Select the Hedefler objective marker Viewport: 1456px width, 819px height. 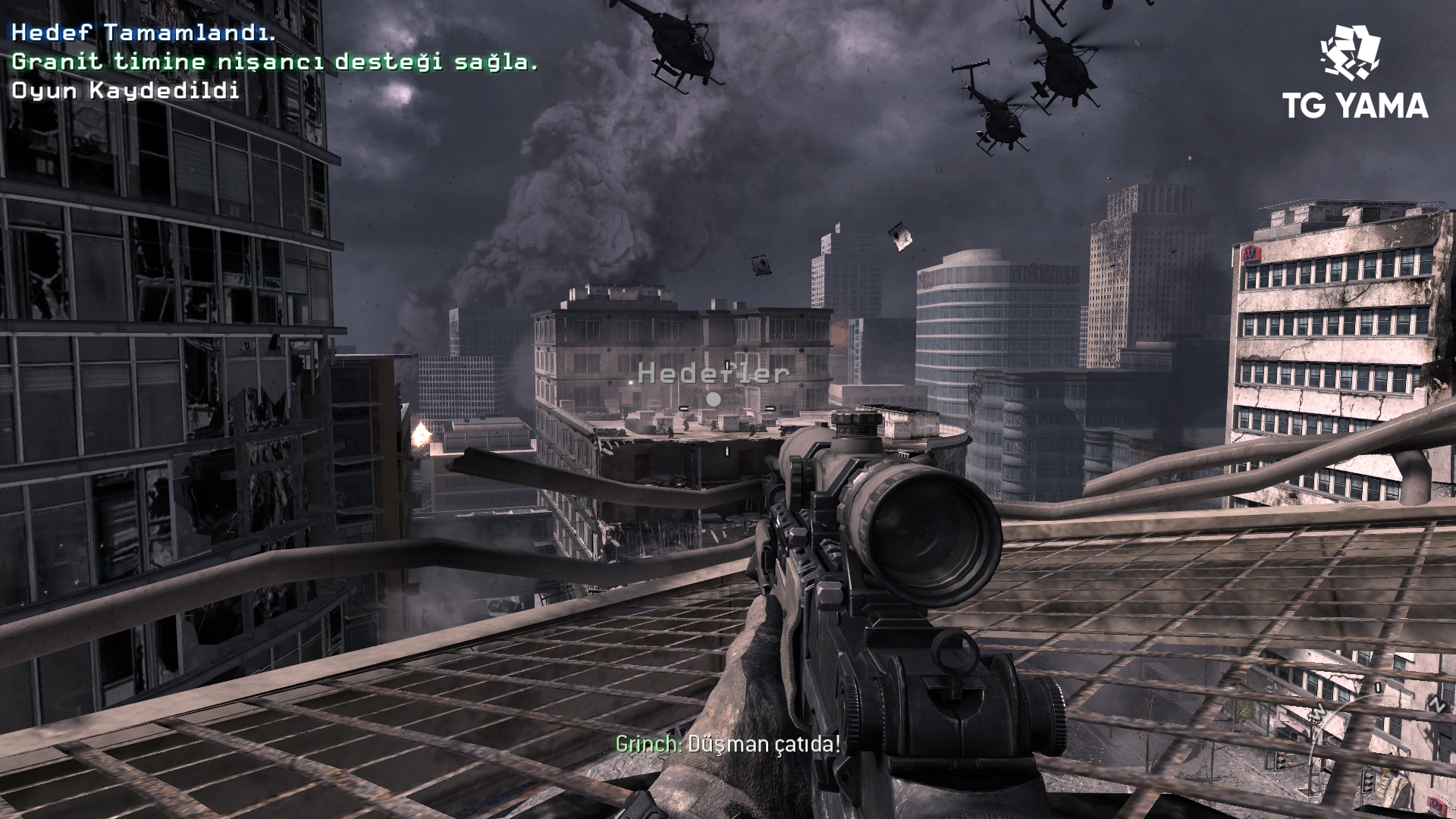[x=714, y=398]
